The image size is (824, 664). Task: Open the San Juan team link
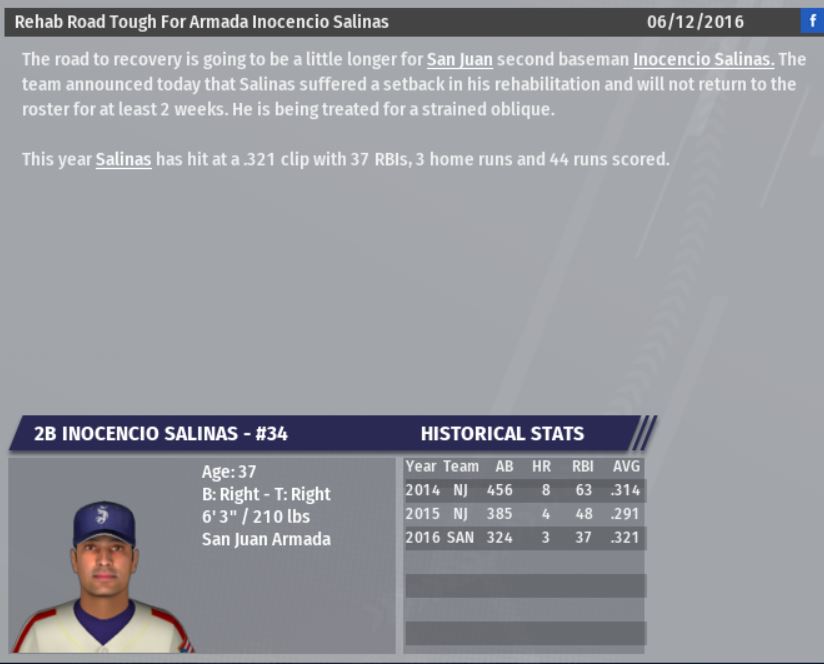click(459, 60)
